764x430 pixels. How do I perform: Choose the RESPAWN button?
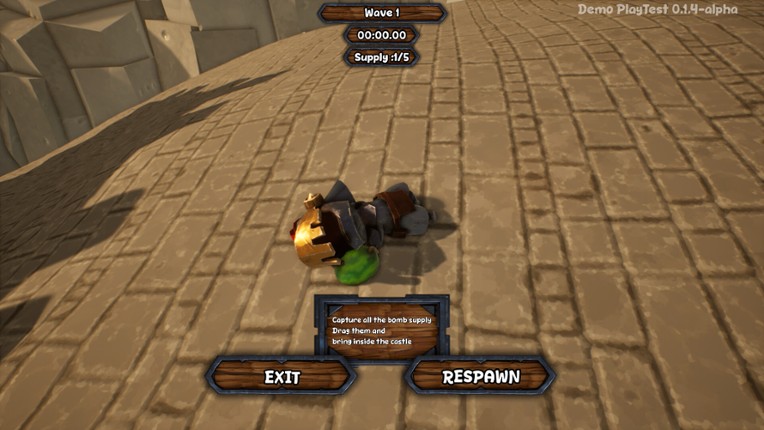[x=481, y=377]
